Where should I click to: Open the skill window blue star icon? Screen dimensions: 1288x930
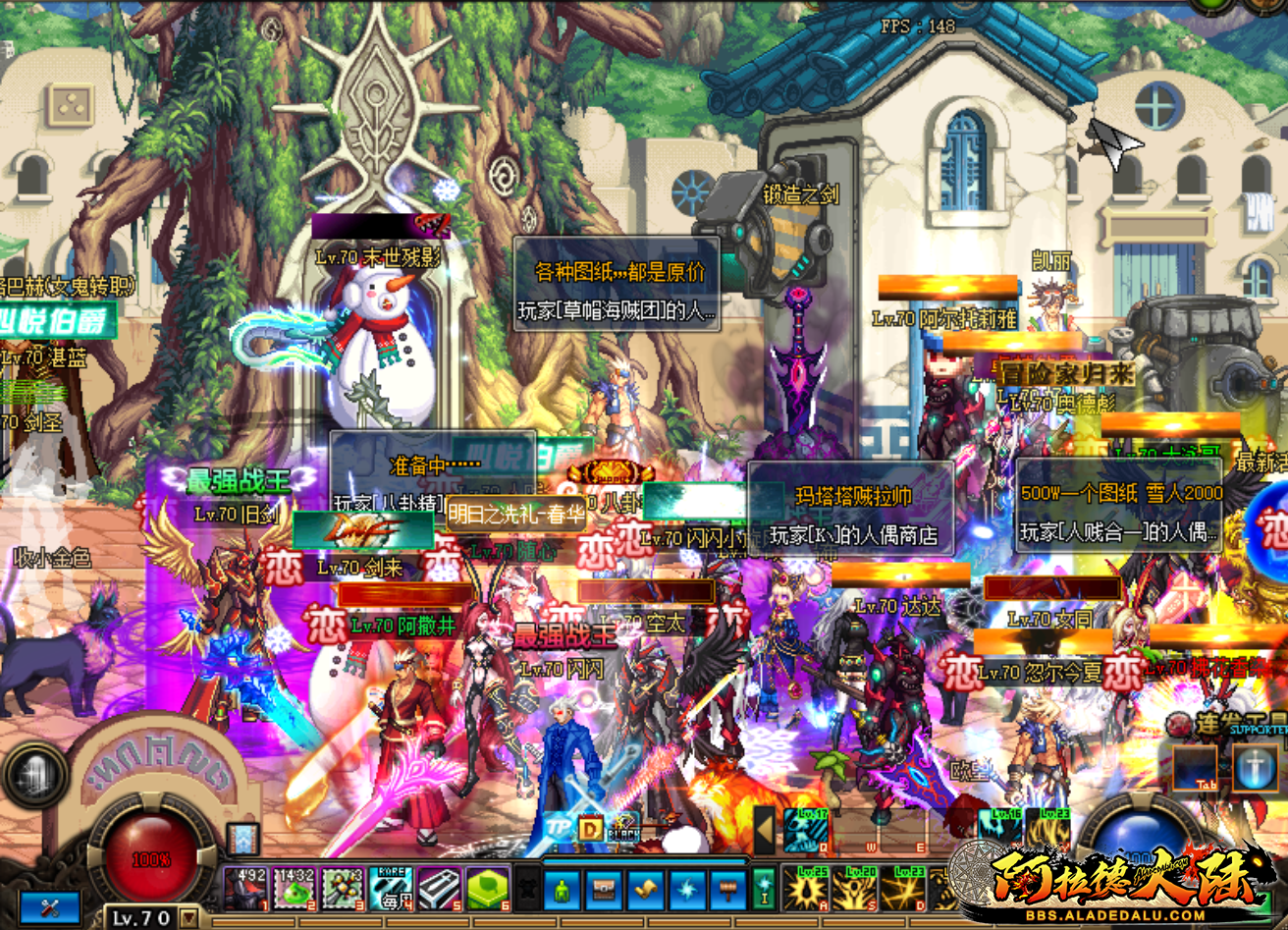[685, 889]
